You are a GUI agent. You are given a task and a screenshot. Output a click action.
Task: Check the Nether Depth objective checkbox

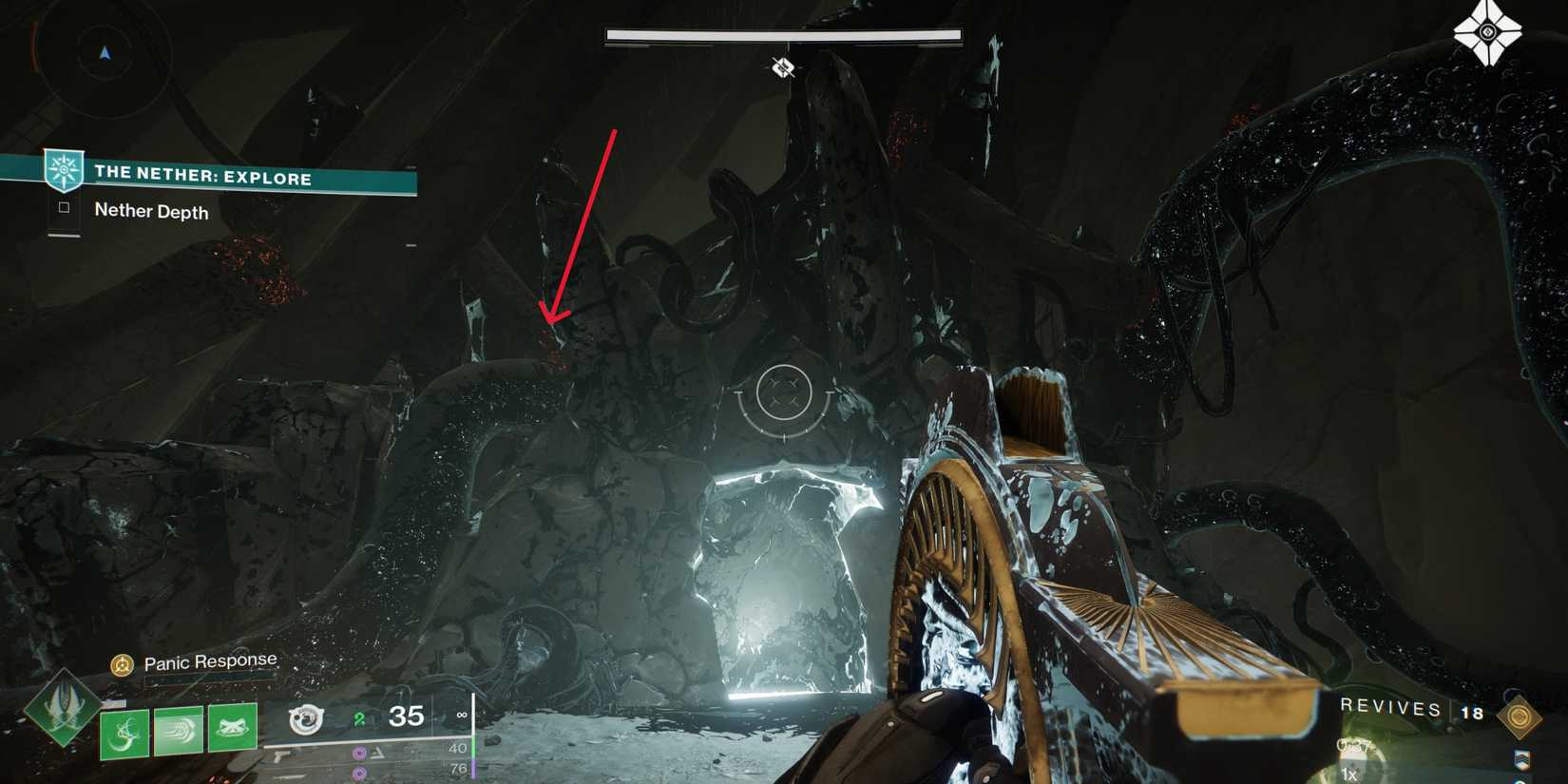coord(64,209)
